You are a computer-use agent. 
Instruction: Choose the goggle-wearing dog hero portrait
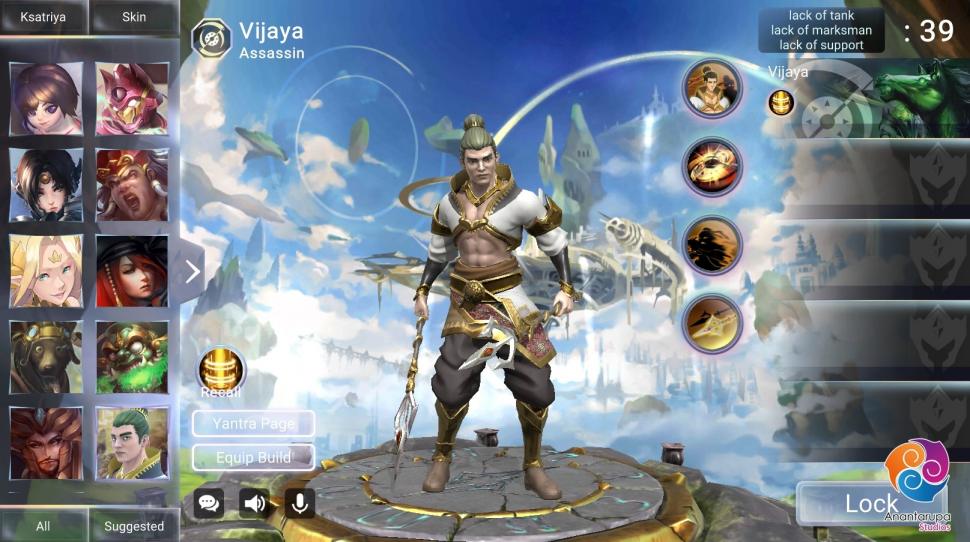tap(45, 357)
